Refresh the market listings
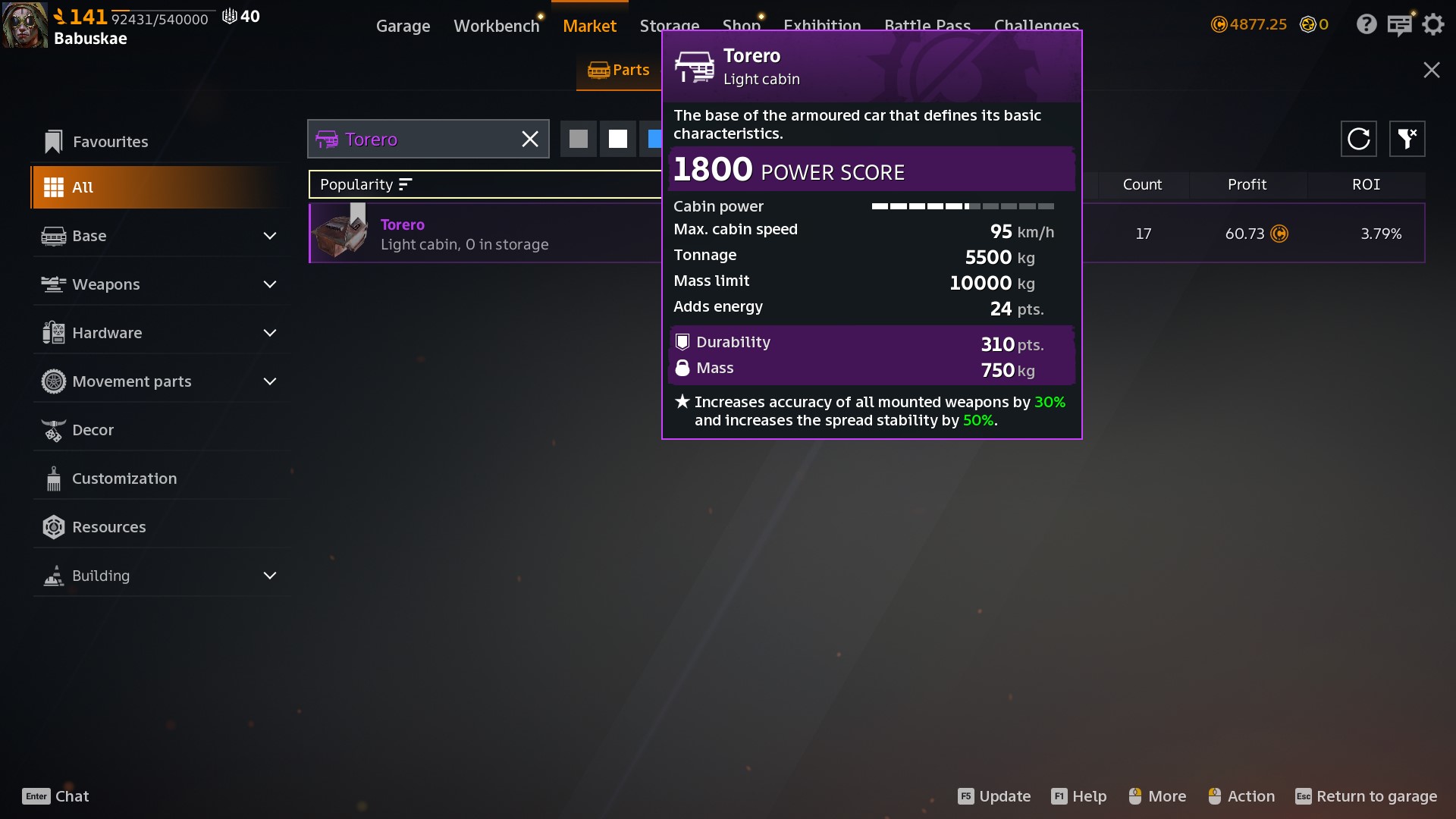Image resolution: width=1456 pixels, height=819 pixels. [1358, 139]
